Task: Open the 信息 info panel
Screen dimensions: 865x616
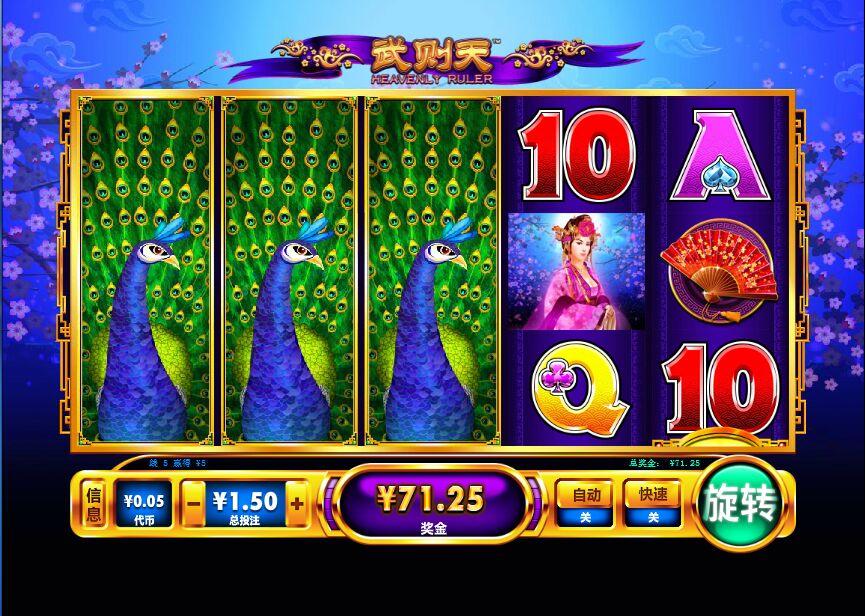Action: point(93,505)
